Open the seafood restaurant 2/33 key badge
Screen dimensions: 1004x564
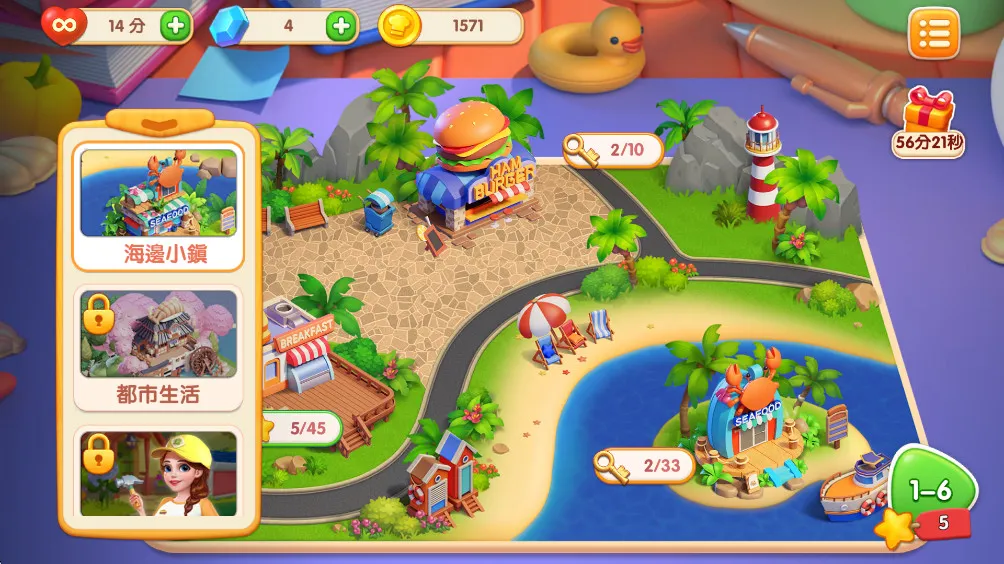644,465
